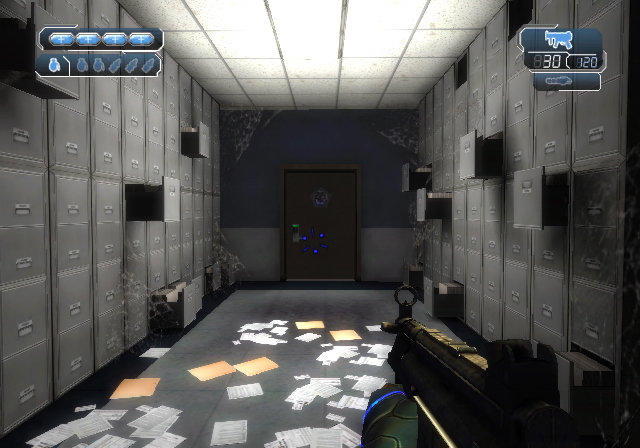This screenshot has height=448, width=640.
Task: Select the highlighted grenade icon
Action: 53,64
